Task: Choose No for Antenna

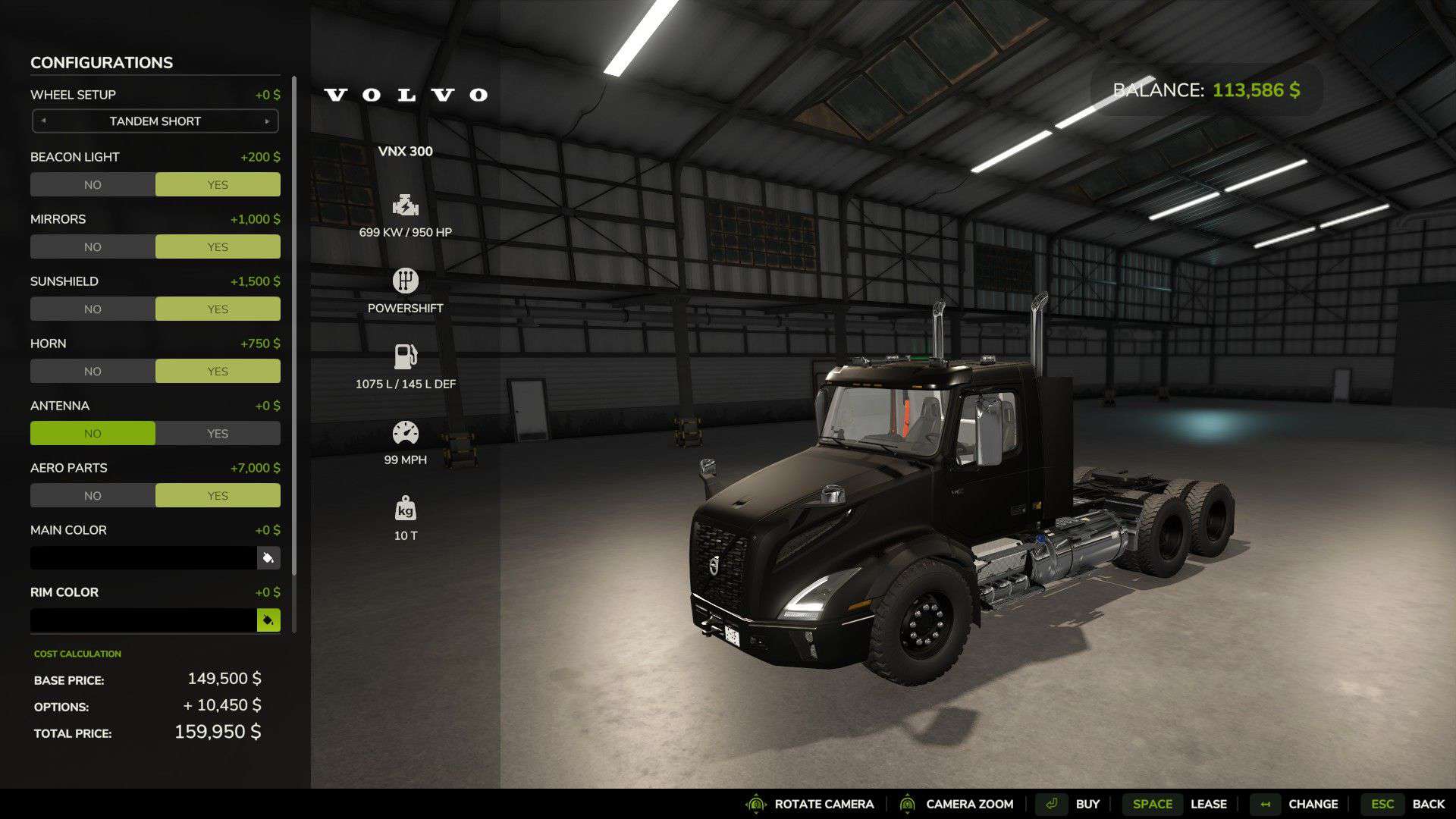Action: click(93, 434)
